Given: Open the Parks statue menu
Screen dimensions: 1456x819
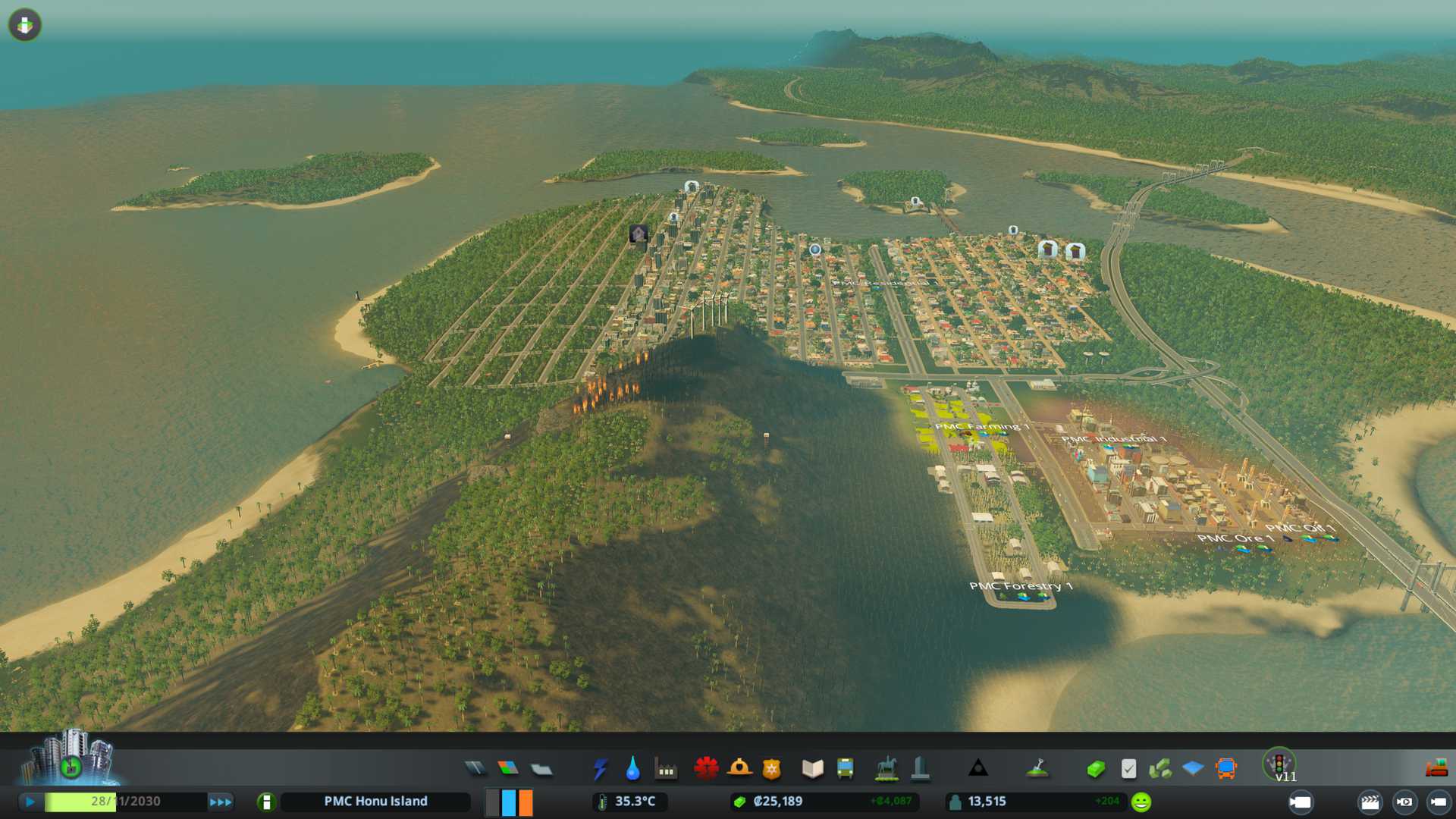Looking at the screenshot, I should pos(886,769).
